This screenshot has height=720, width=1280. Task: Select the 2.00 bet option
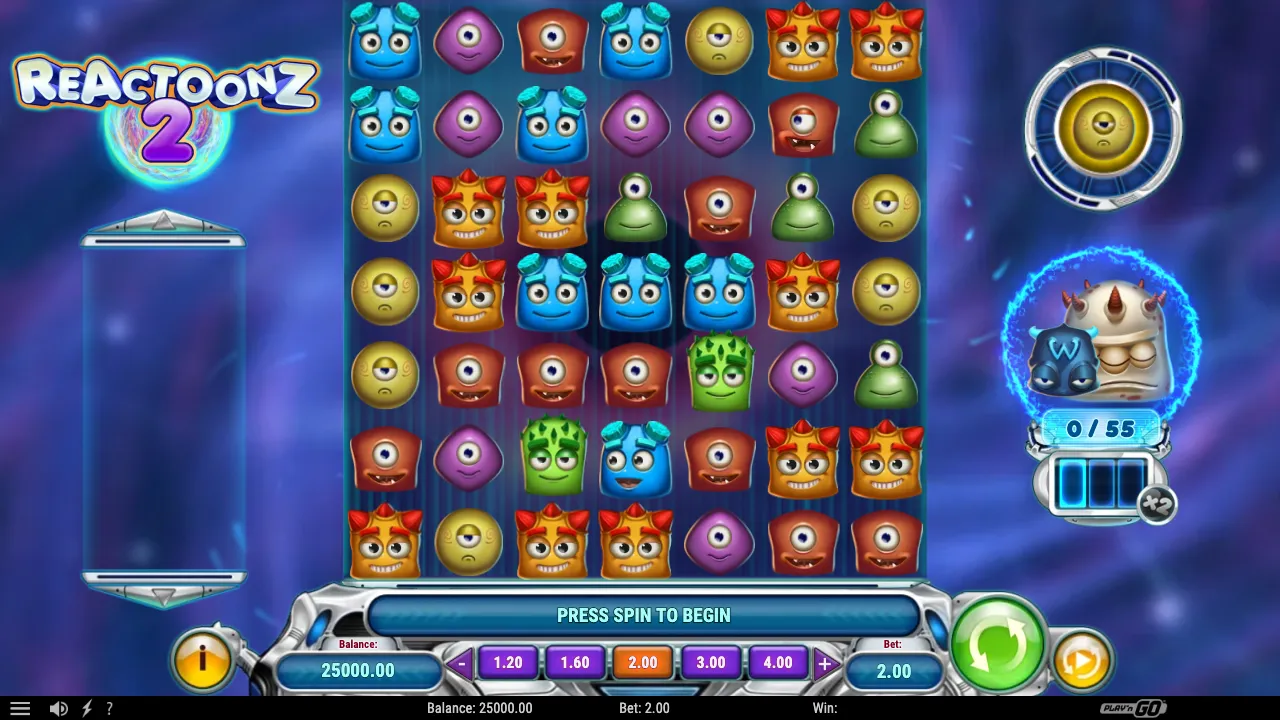(642, 662)
